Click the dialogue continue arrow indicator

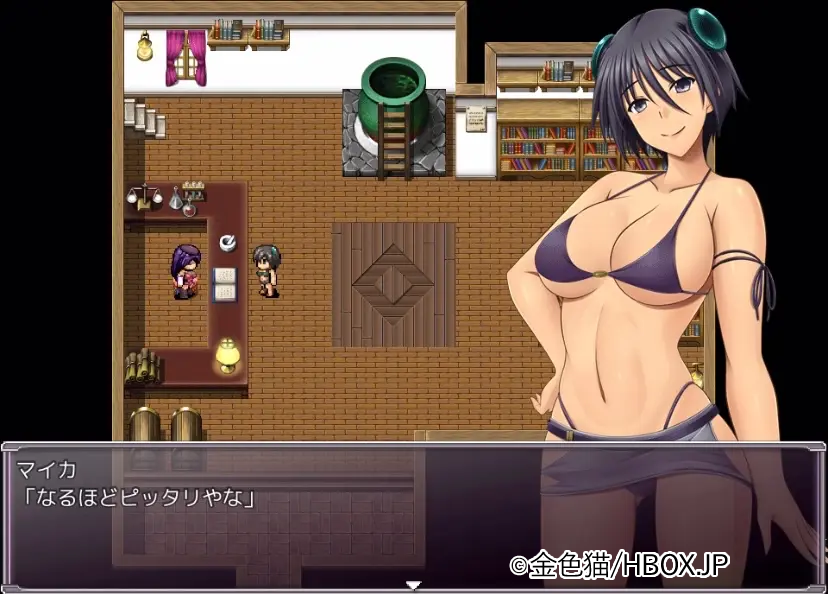click(x=413, y=585)
